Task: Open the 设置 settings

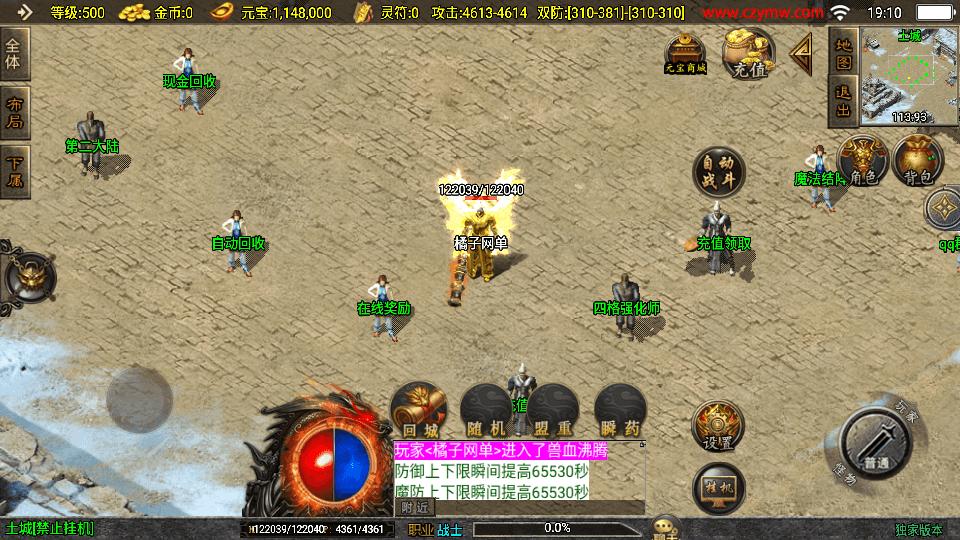Action: tap(718, 427)
